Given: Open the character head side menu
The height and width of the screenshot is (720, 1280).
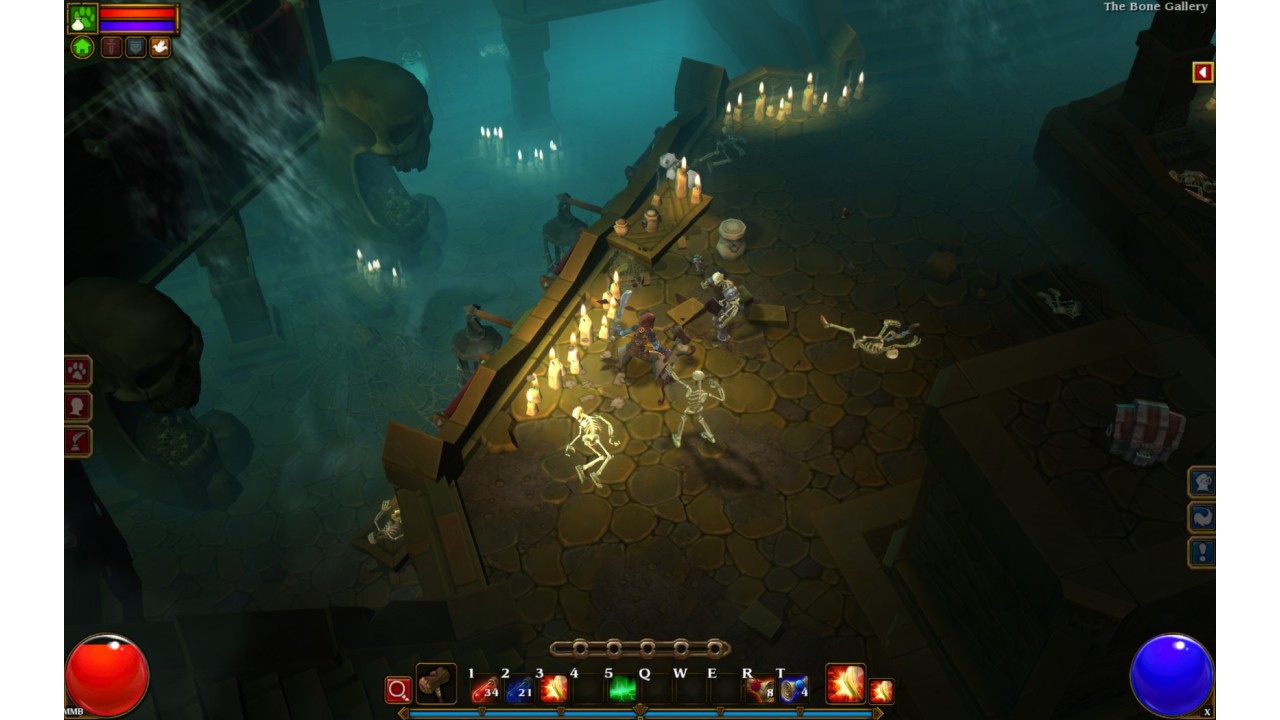Looking at the screenshot, I should coord(78,406).
